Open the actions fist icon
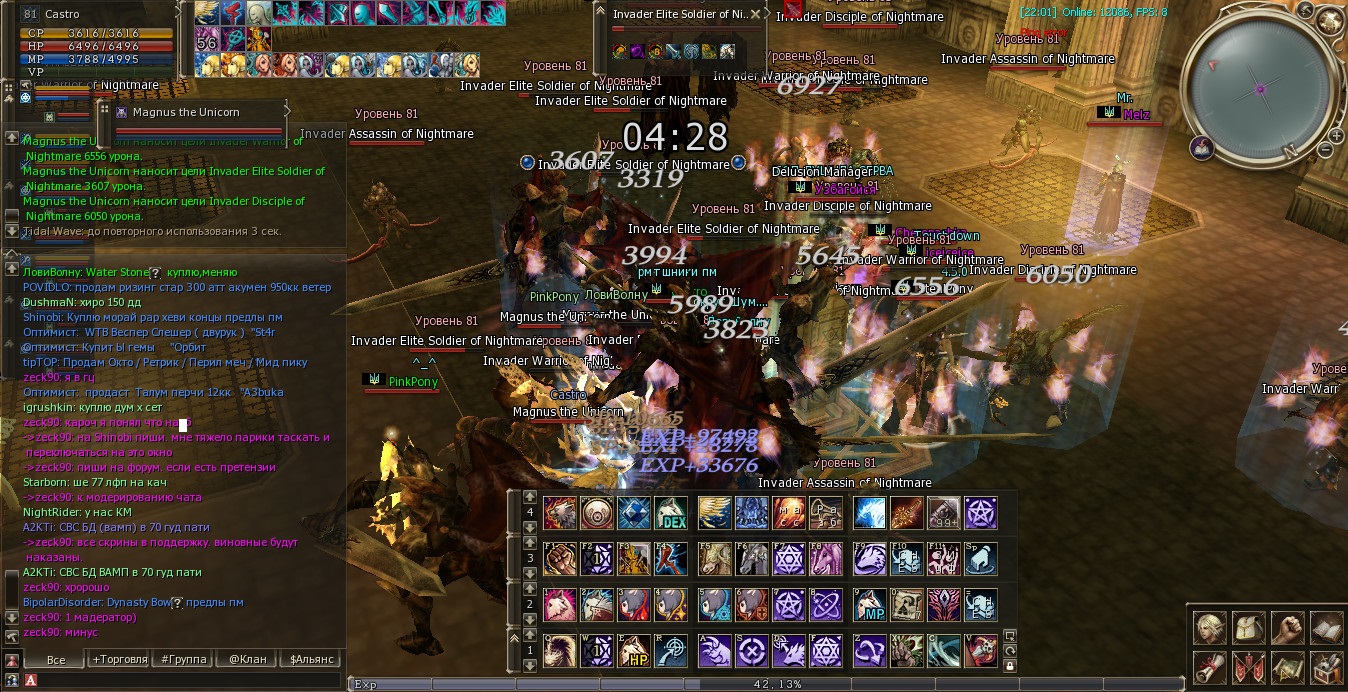1348x692 pixels. 1288,628
